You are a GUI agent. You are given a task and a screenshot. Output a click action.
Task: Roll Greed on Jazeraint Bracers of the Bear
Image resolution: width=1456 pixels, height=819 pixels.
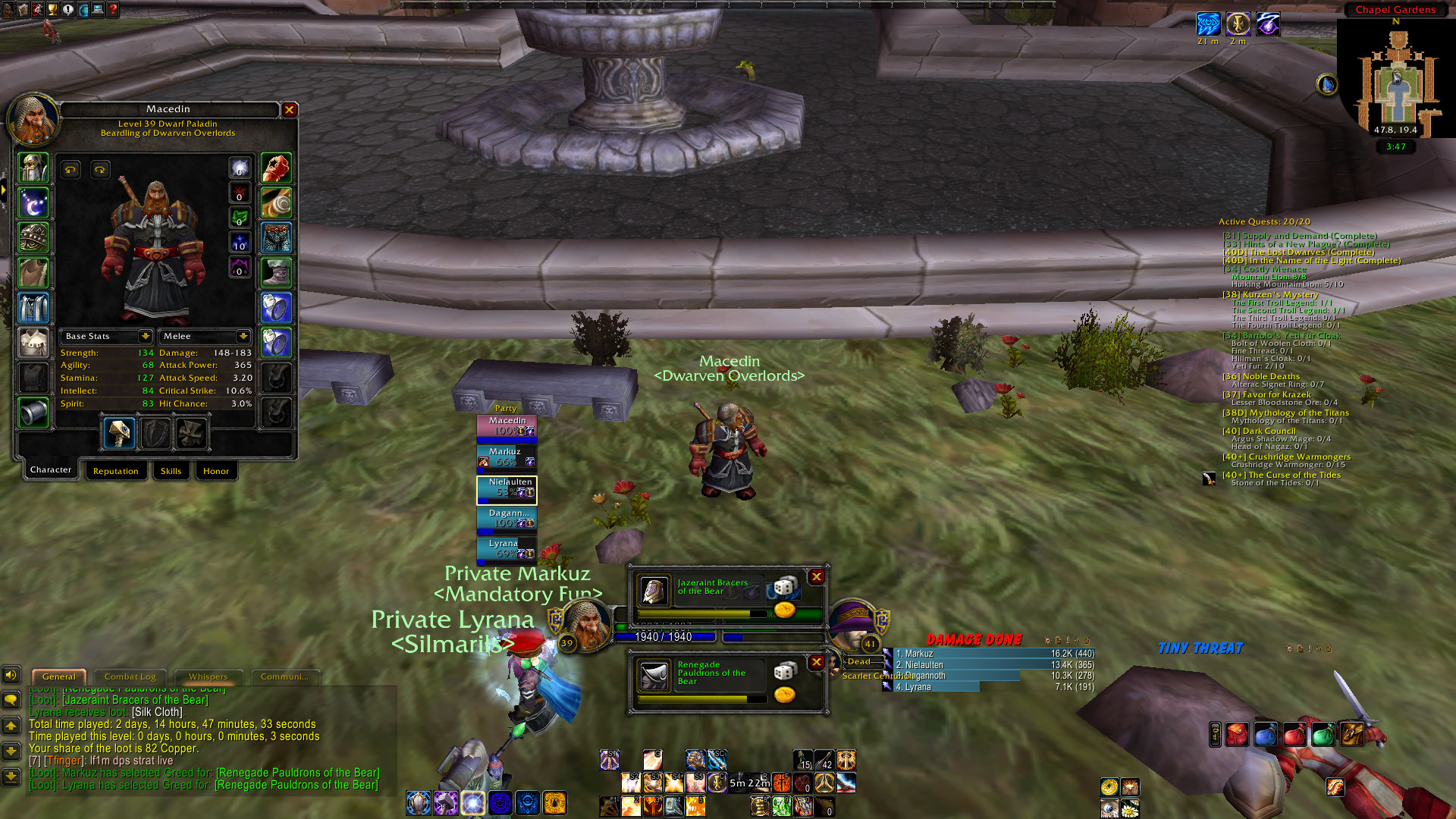coord(785,610)
